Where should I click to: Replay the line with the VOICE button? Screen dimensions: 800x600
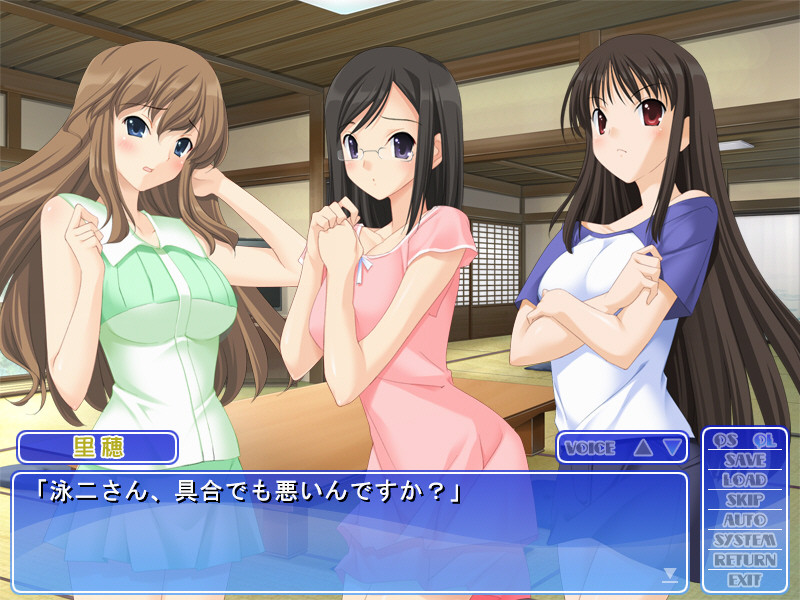click(x=590, y=448)
